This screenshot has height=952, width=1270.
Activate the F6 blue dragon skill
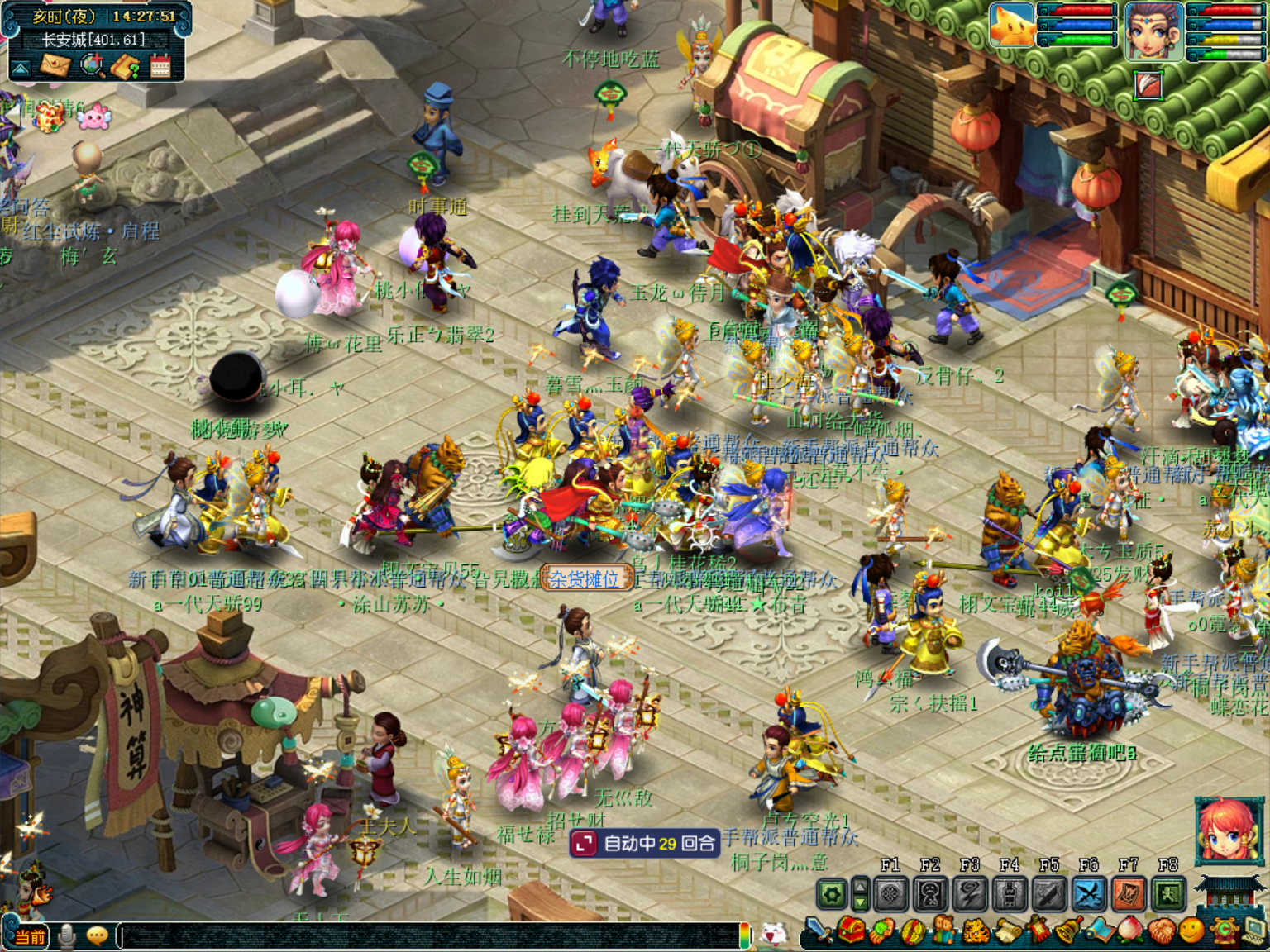point(1089,894)
